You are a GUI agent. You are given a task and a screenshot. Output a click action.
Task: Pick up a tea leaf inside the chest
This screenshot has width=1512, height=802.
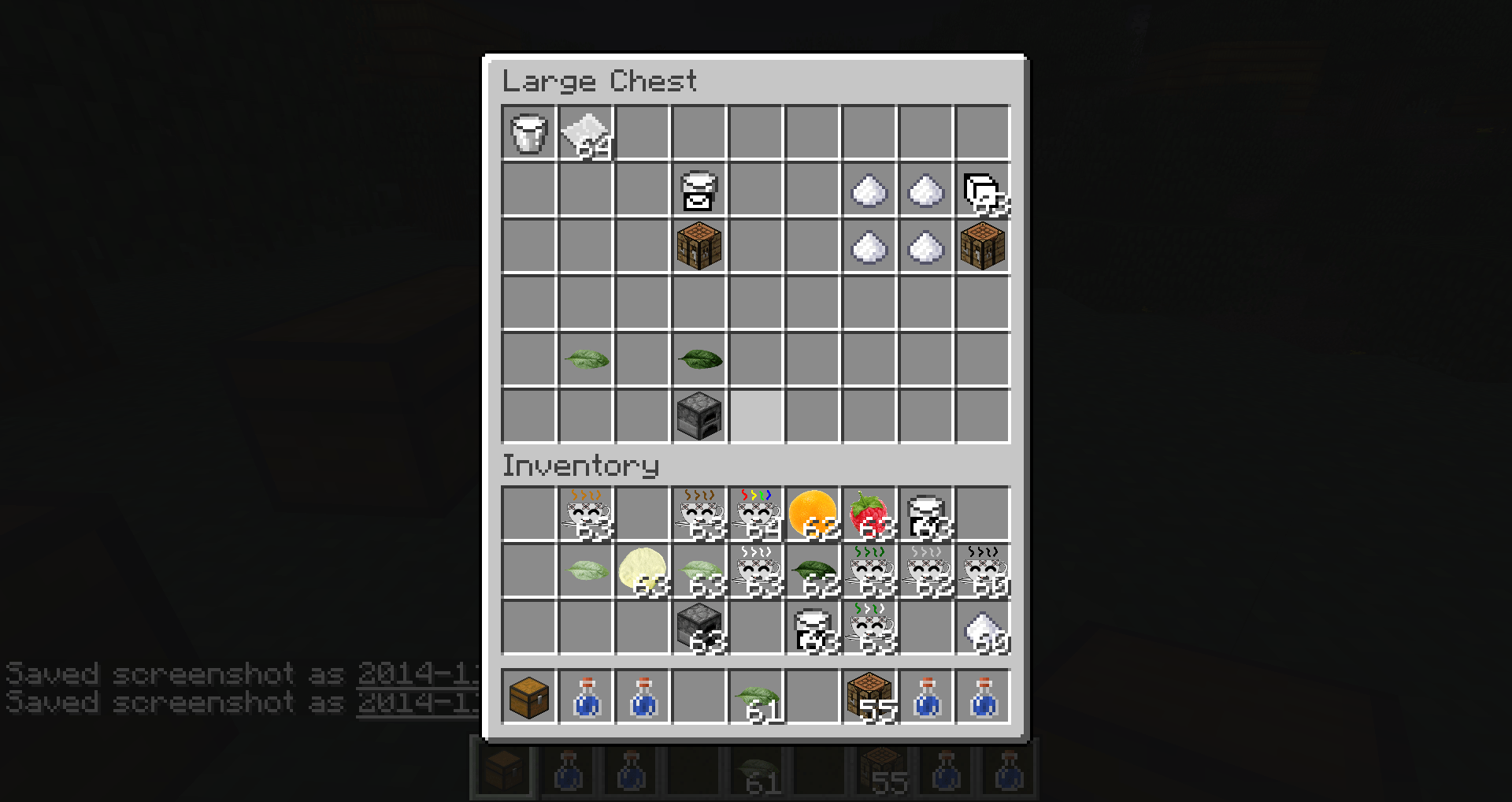[586, 359]
